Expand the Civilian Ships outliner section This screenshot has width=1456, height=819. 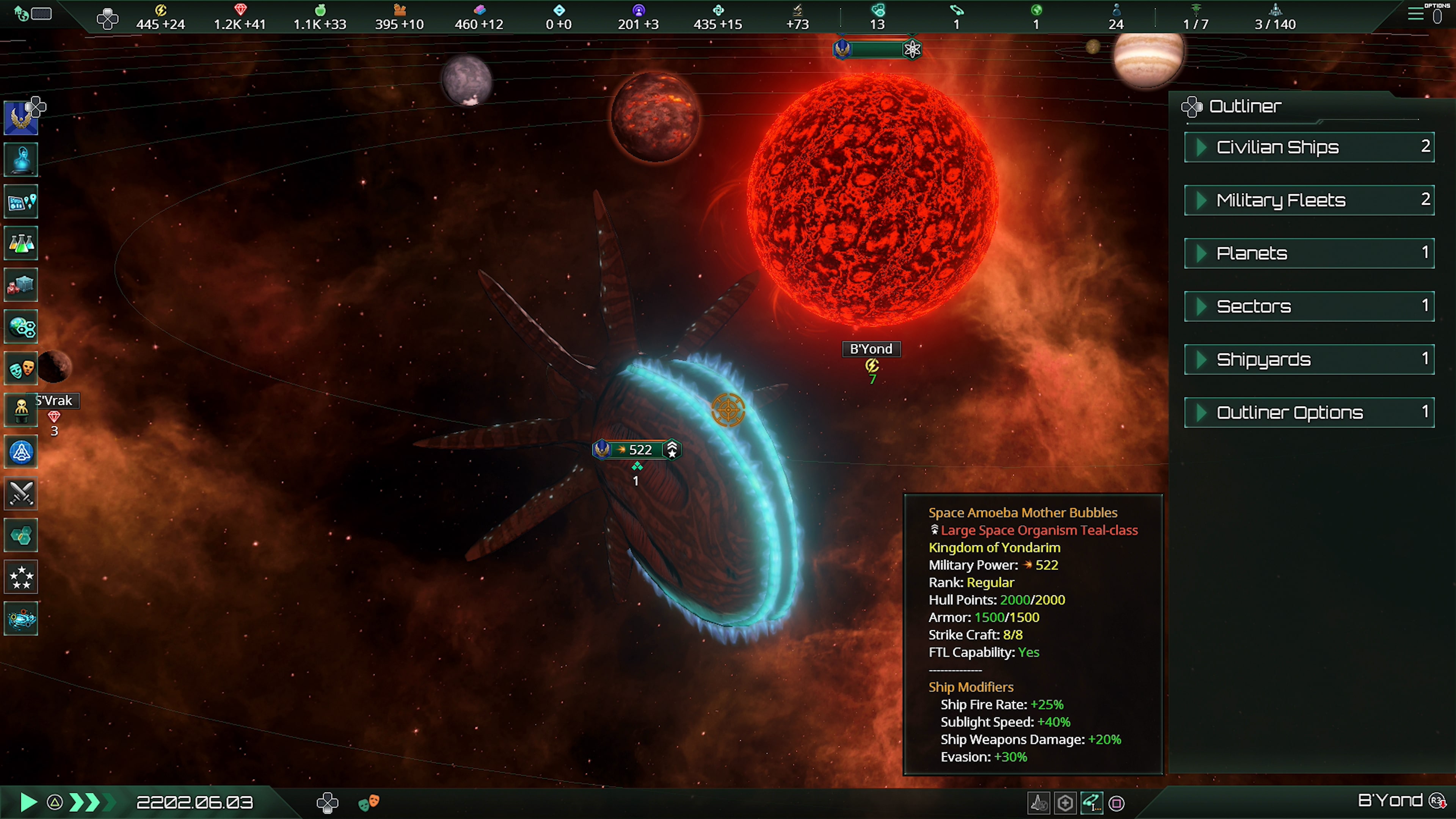pos(1309,147)
